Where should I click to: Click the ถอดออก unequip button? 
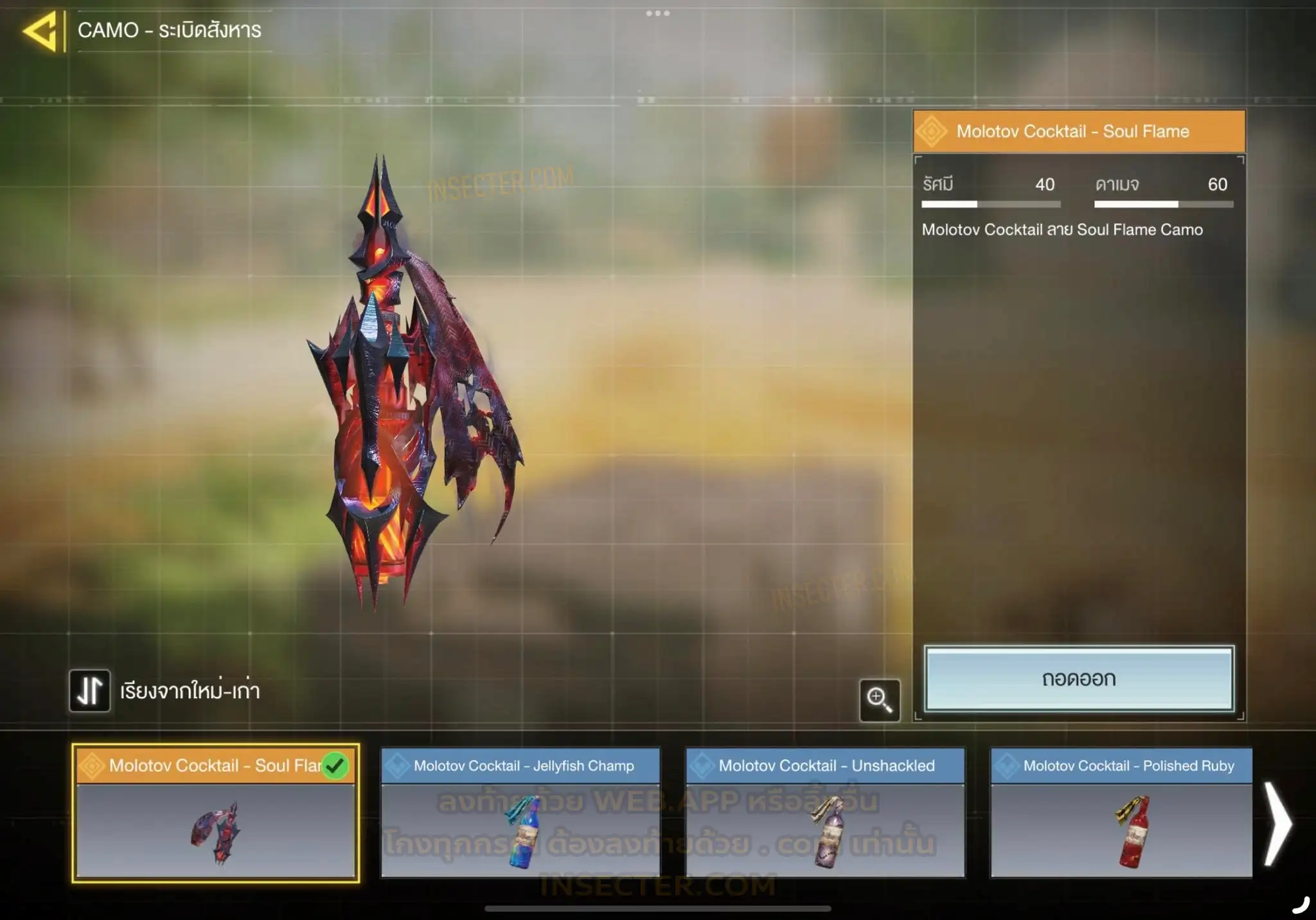[1079, 679]
